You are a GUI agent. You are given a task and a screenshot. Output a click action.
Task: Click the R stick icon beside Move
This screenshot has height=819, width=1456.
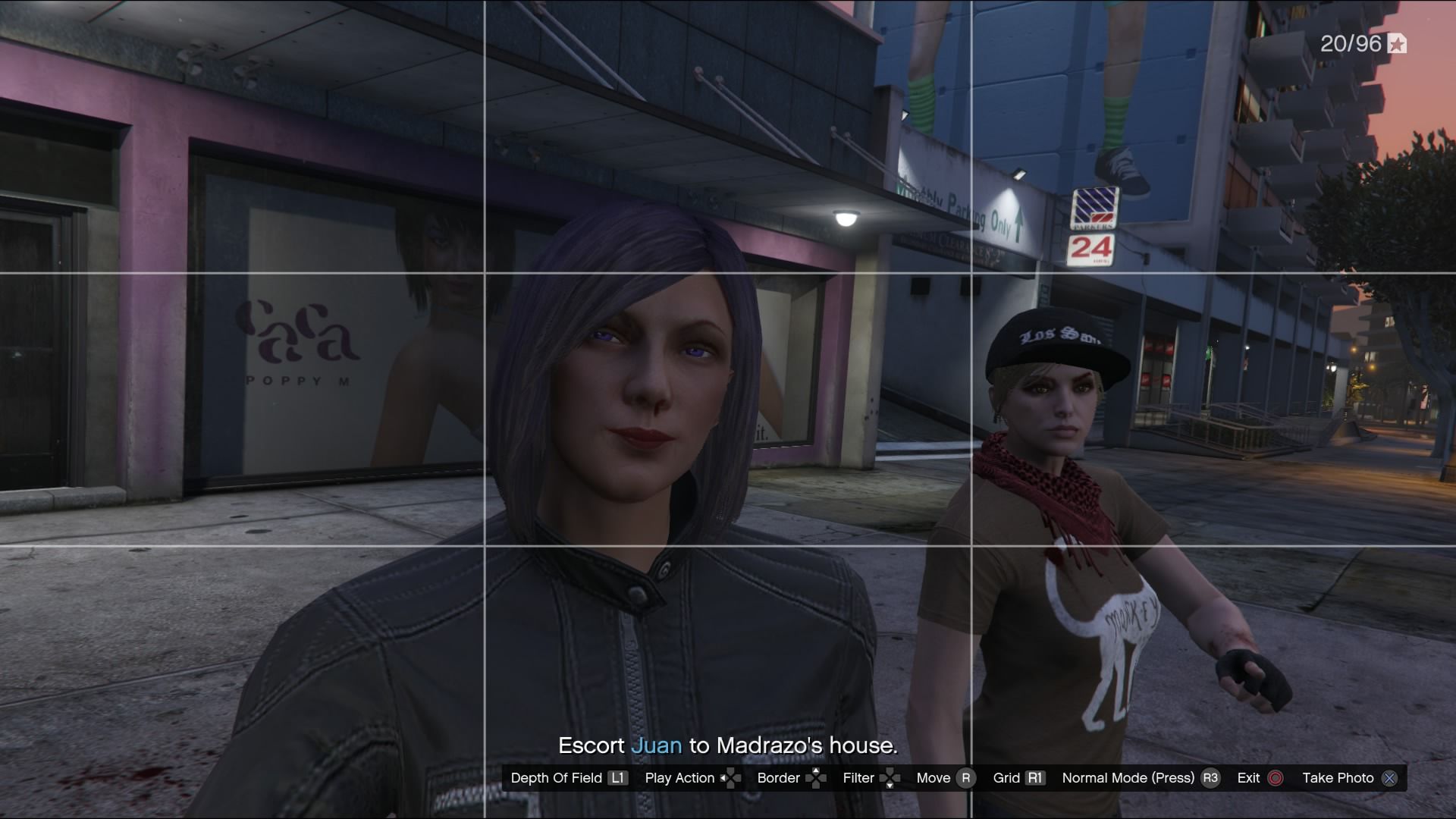[965, 778]
